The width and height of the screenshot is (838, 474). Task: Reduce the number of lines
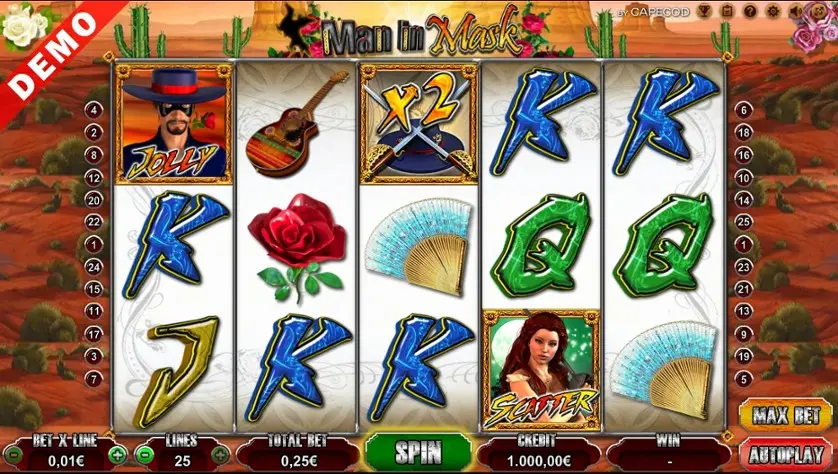tap(143, 455)
